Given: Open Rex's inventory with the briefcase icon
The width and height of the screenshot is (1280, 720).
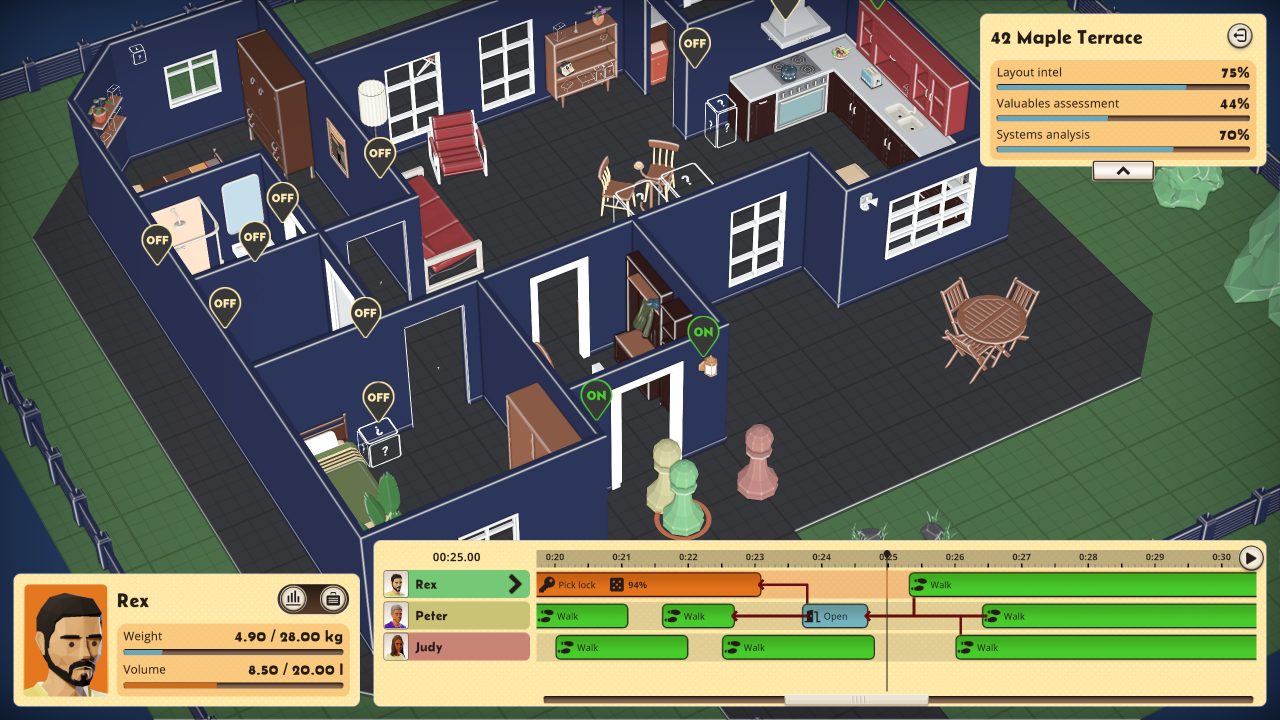Looking at the screenshot, I should pyautogui.click(x=334, y=599).
